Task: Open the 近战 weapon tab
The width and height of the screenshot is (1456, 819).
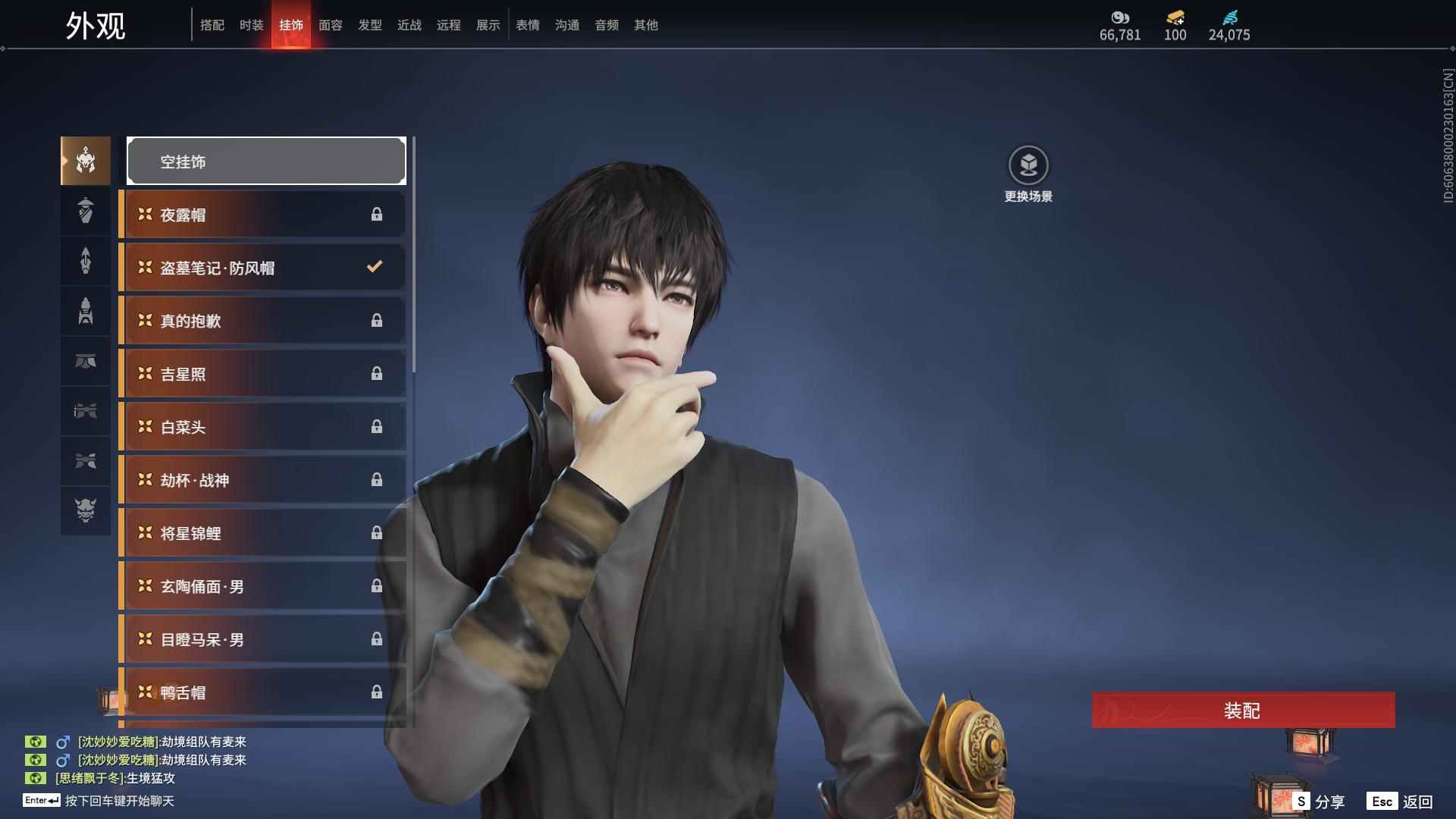Action: point(409,25)
